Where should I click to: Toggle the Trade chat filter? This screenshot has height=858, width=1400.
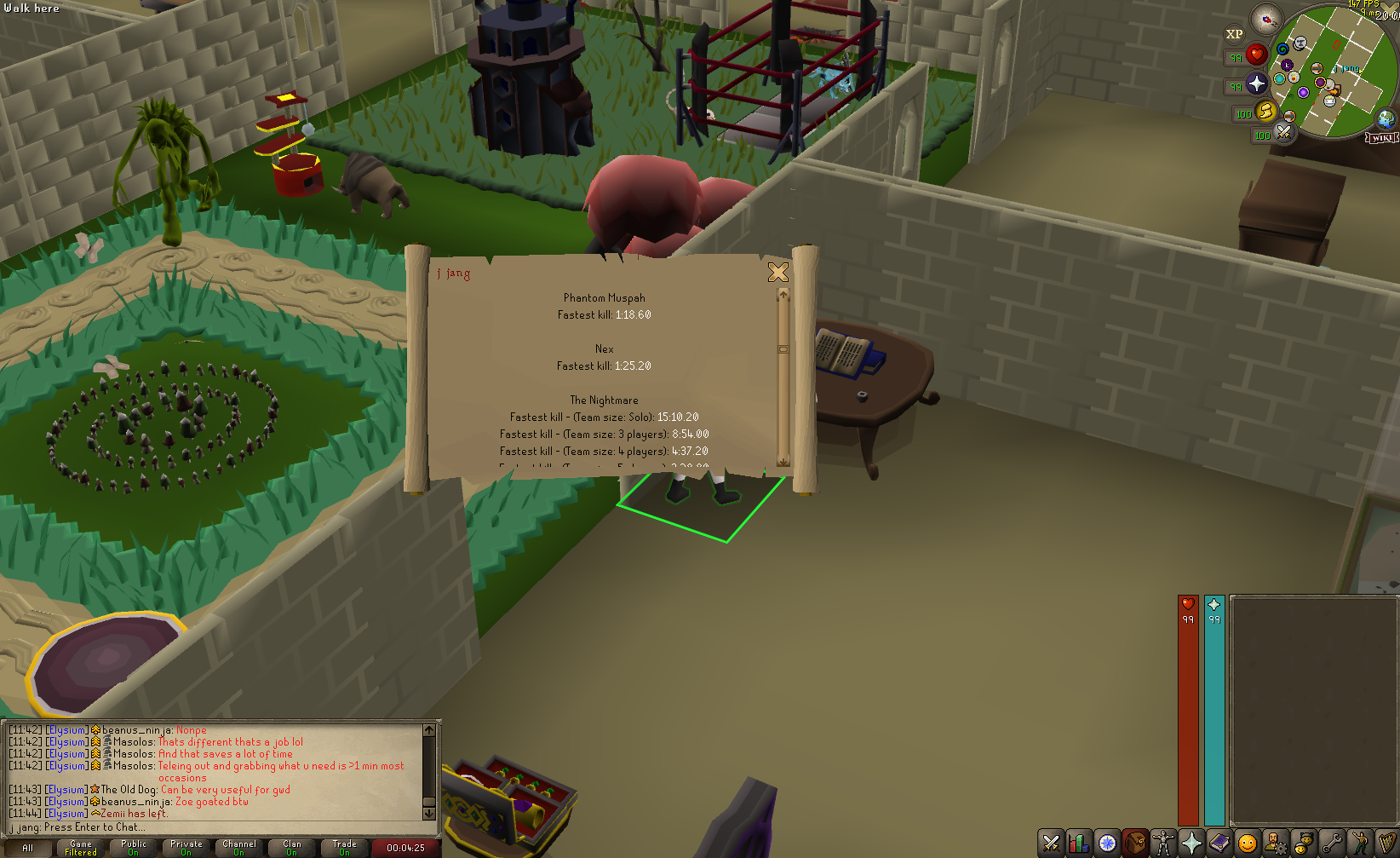pos(345,848)
